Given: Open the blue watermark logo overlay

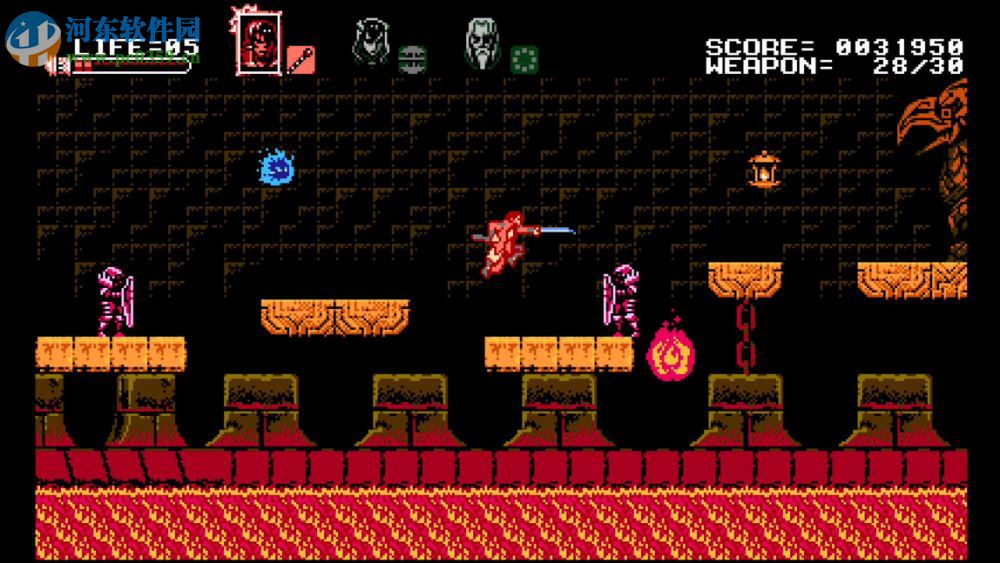Looking at the screenshot, I should (33, 38).
